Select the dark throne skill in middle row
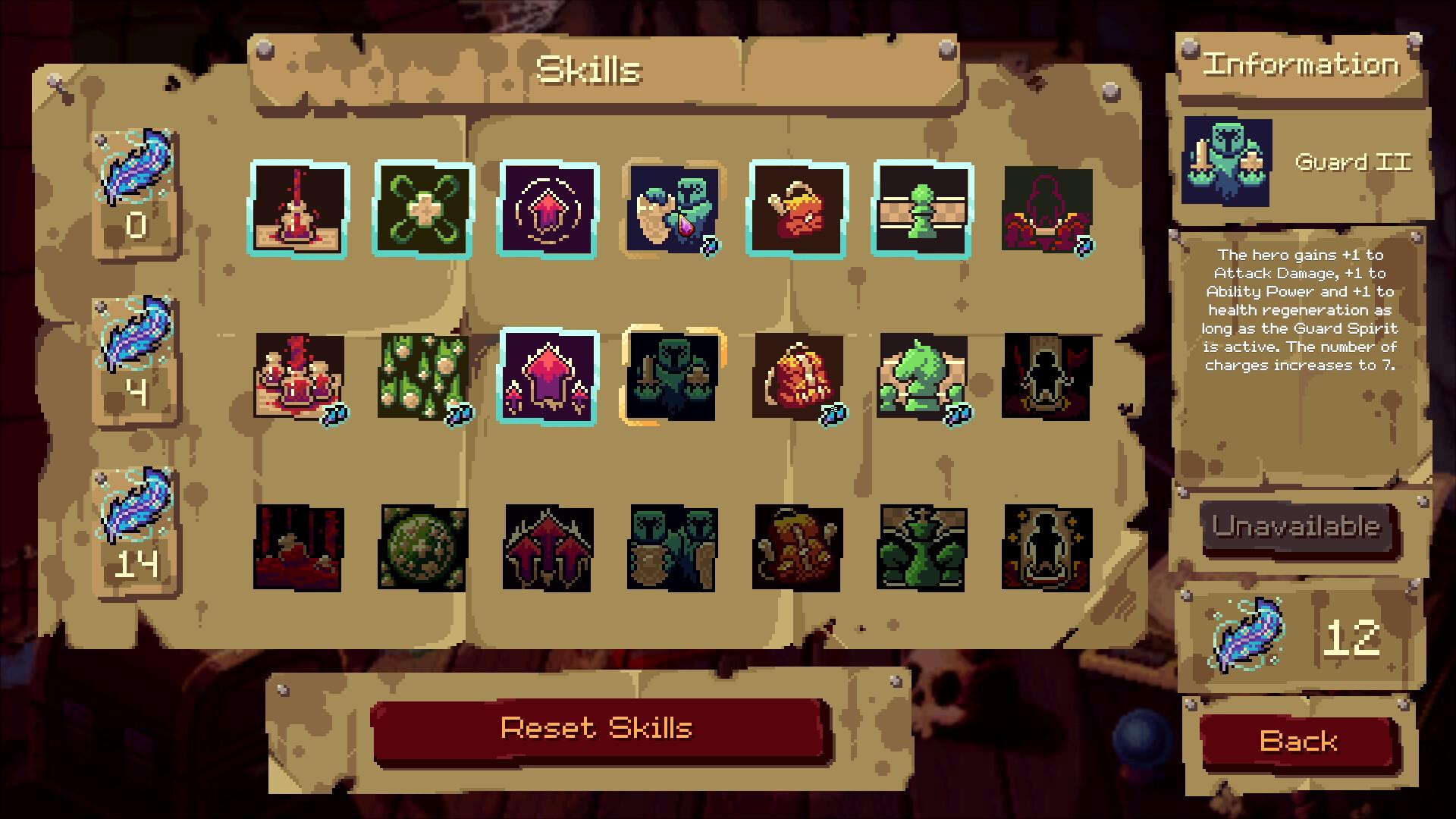This screenshot has width=1456, height=819. point(1046,377)
